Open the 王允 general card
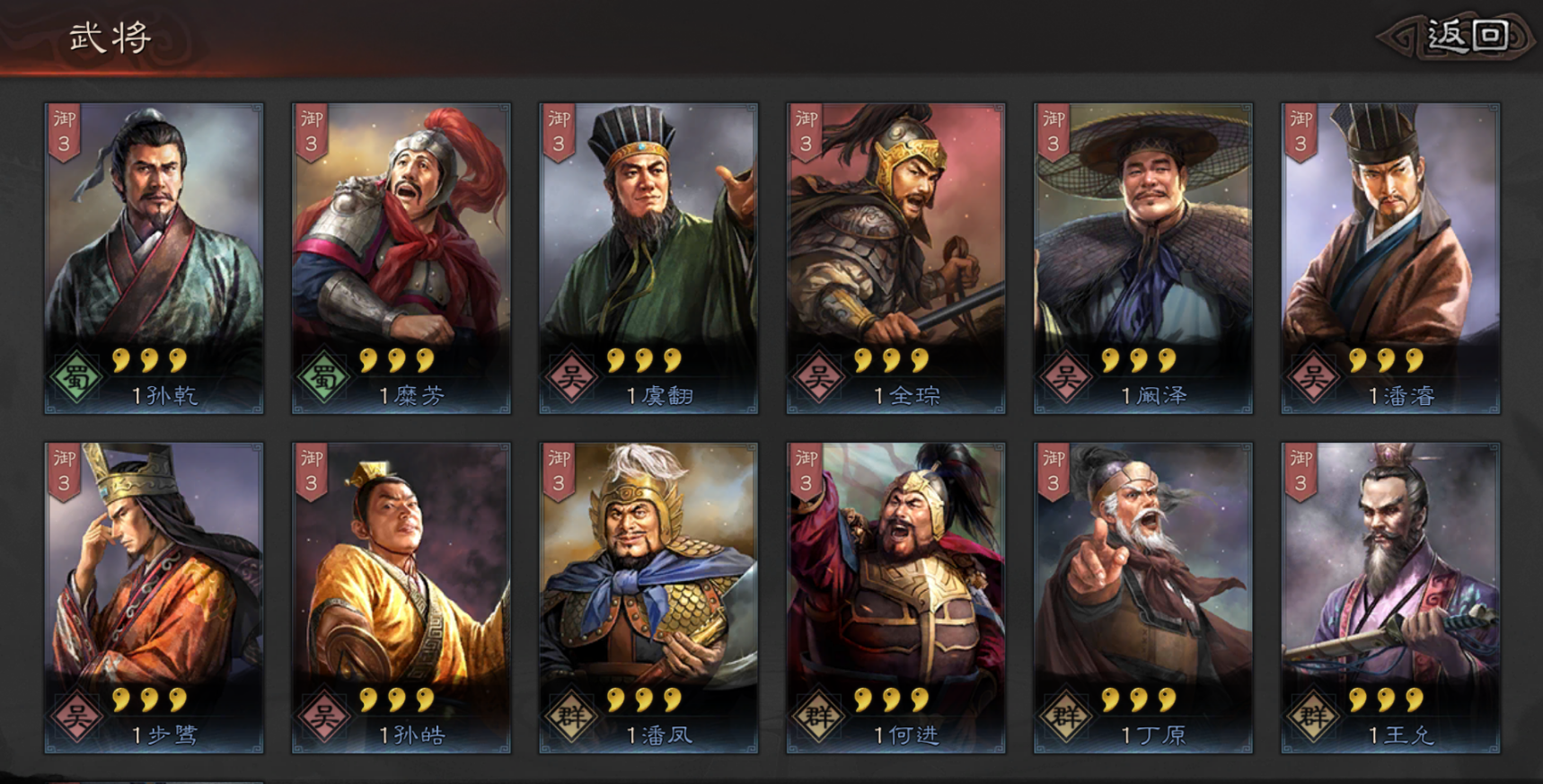Viewport: 1543px width, 784px height. coord(1390,597)
